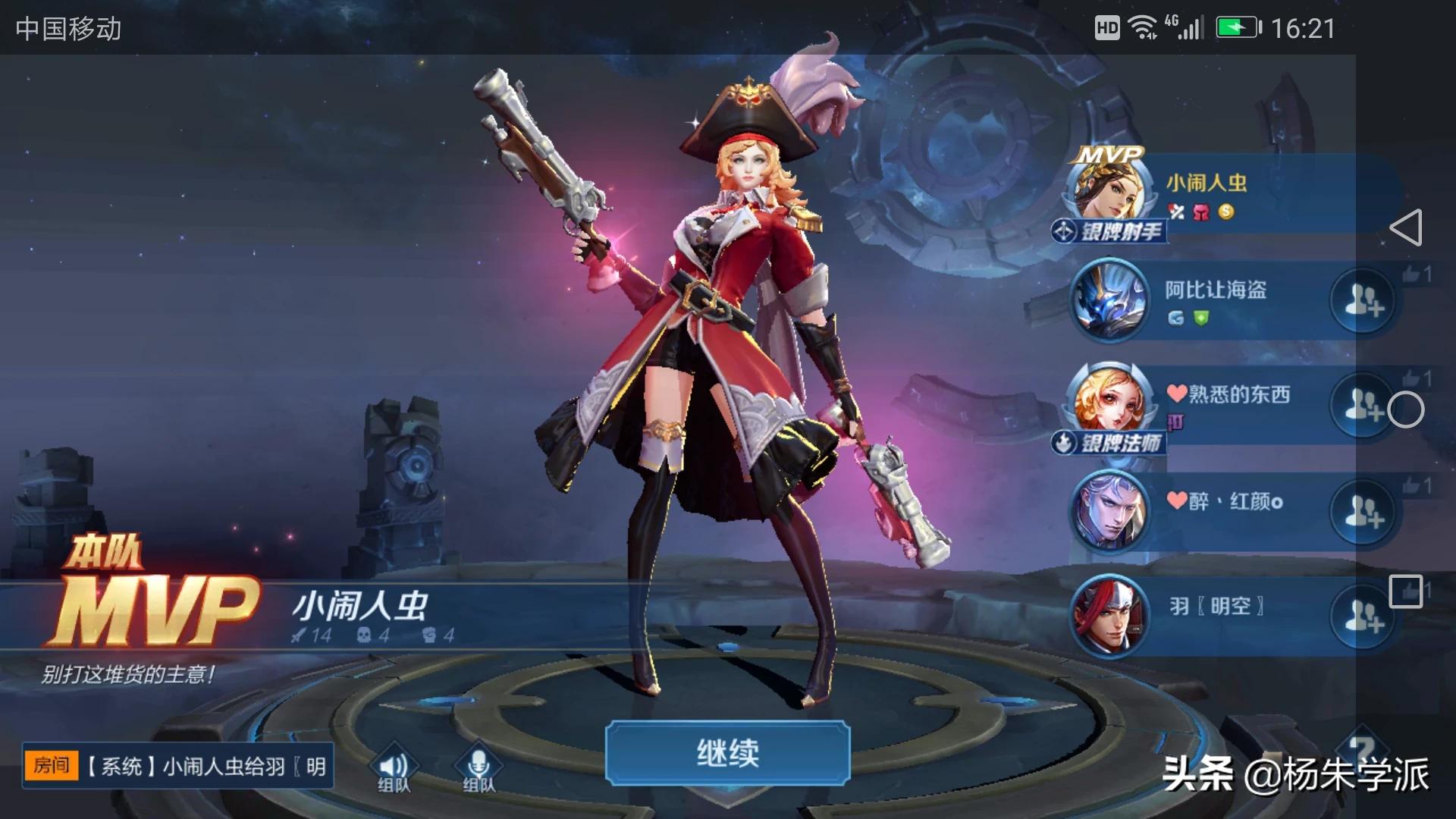Add 熟悉的东西 as a friend
Viewport: 1456px width, 819px height.
1363,406
